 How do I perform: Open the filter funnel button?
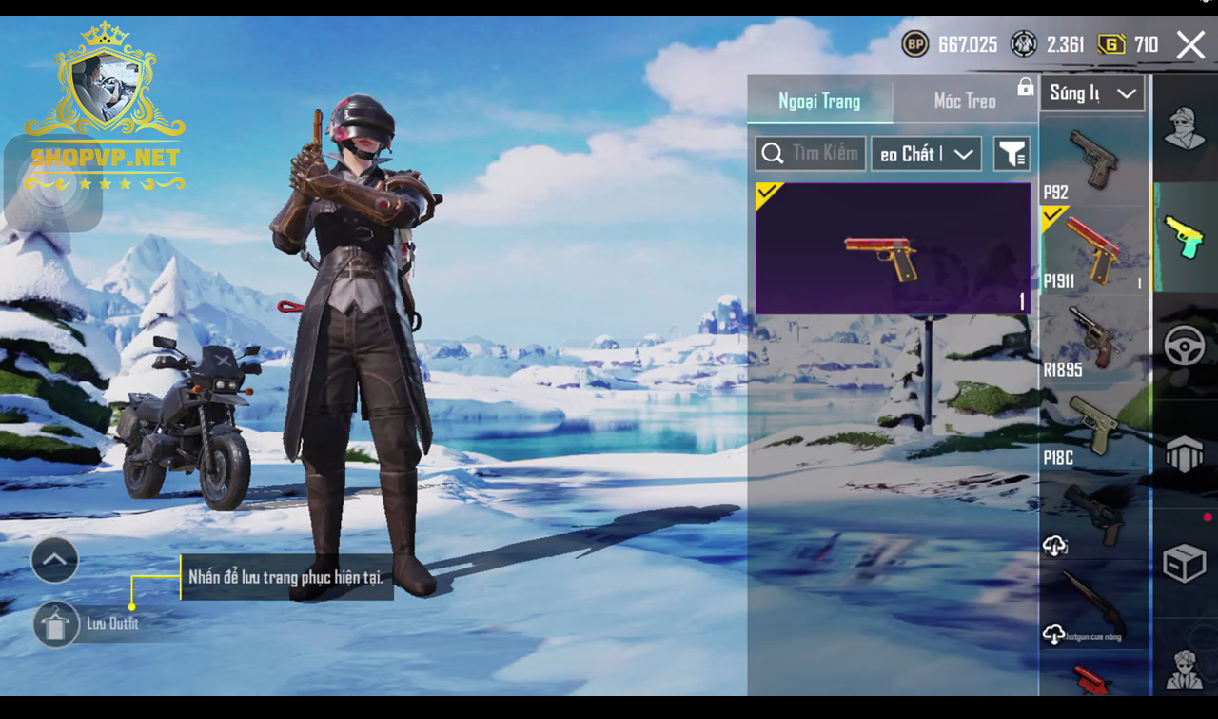point(1011,154)
